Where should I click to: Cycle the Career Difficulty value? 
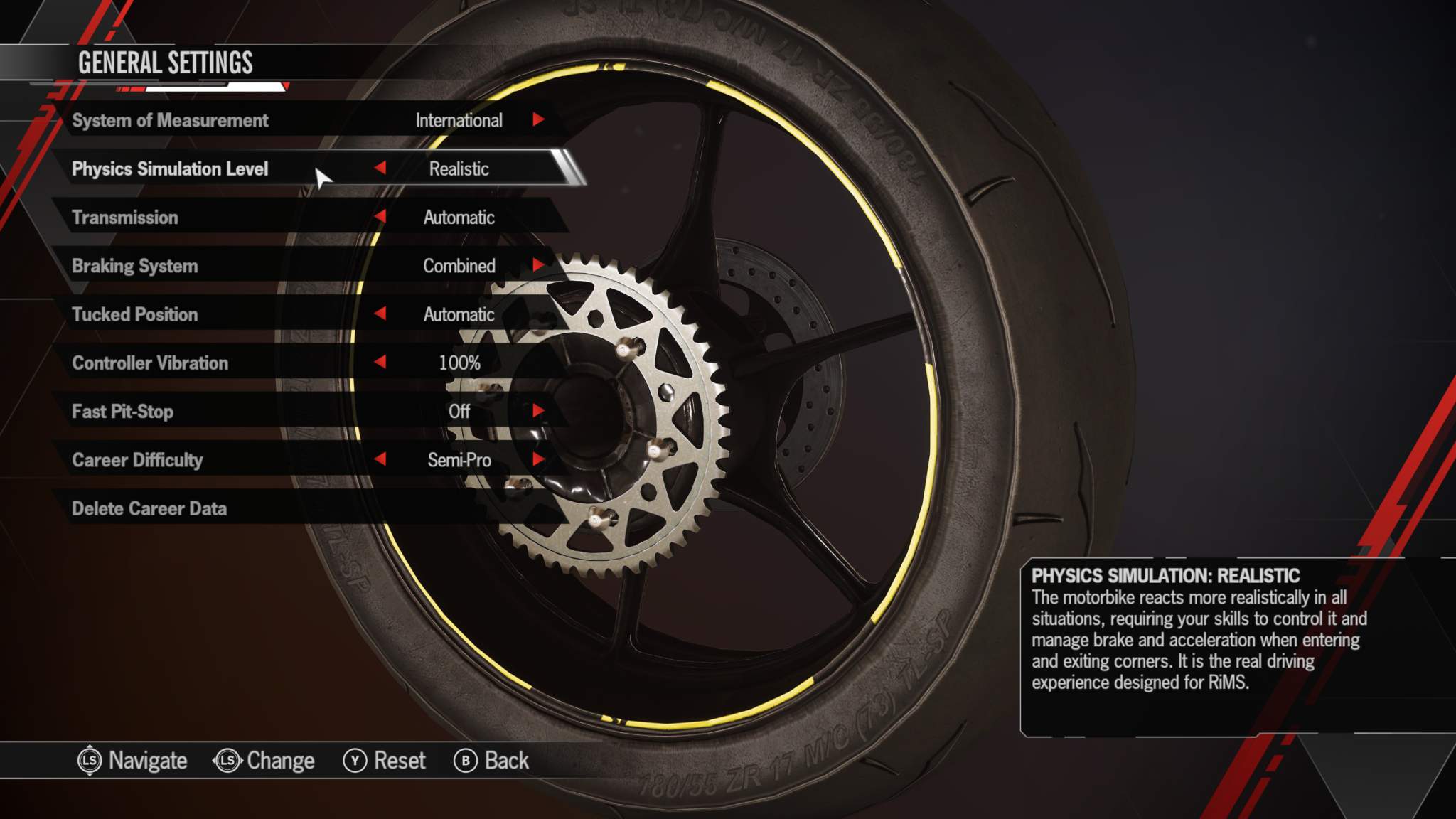pos(539,460)
